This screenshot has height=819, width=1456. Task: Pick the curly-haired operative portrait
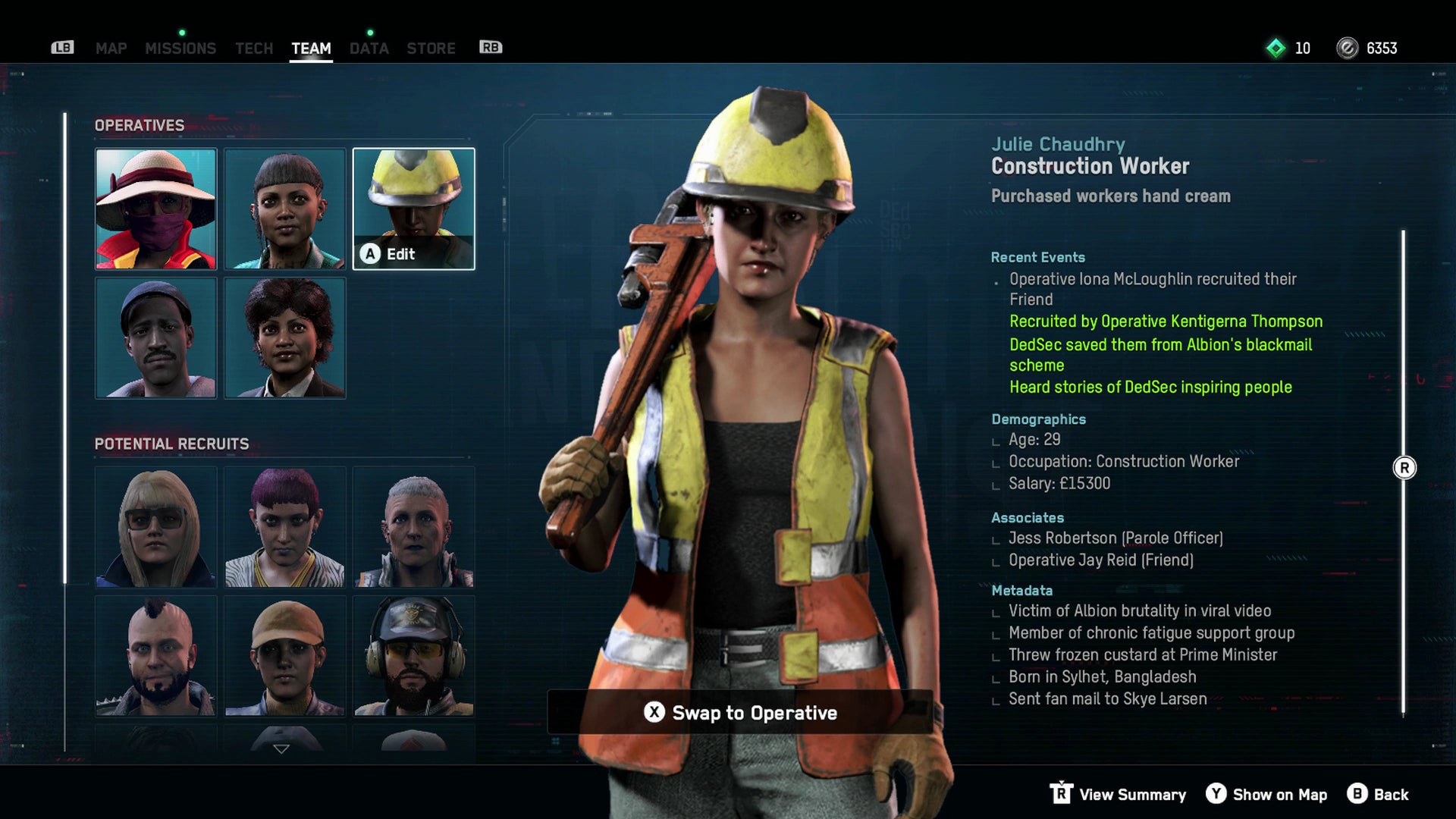[x=284, y=338]
